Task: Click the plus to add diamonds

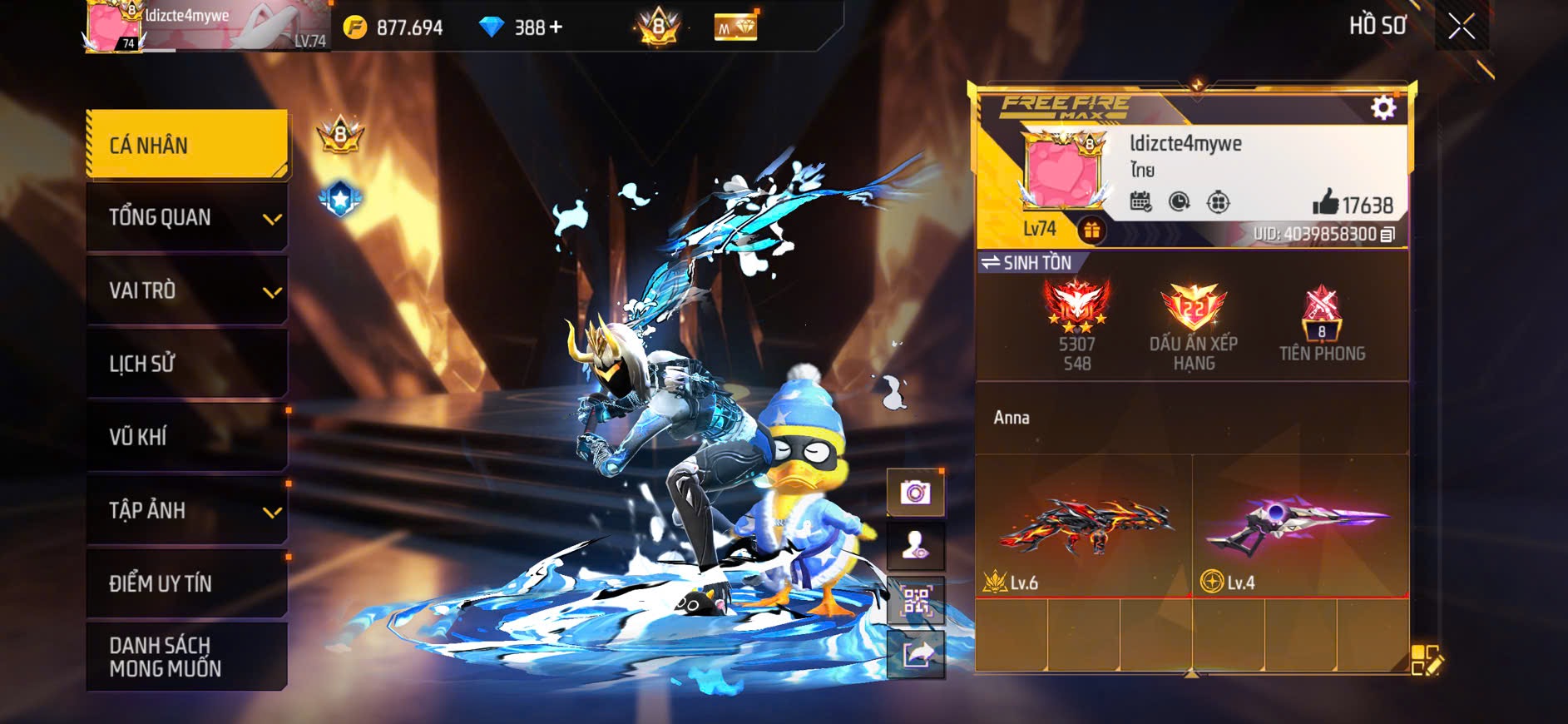Action: 555,27
